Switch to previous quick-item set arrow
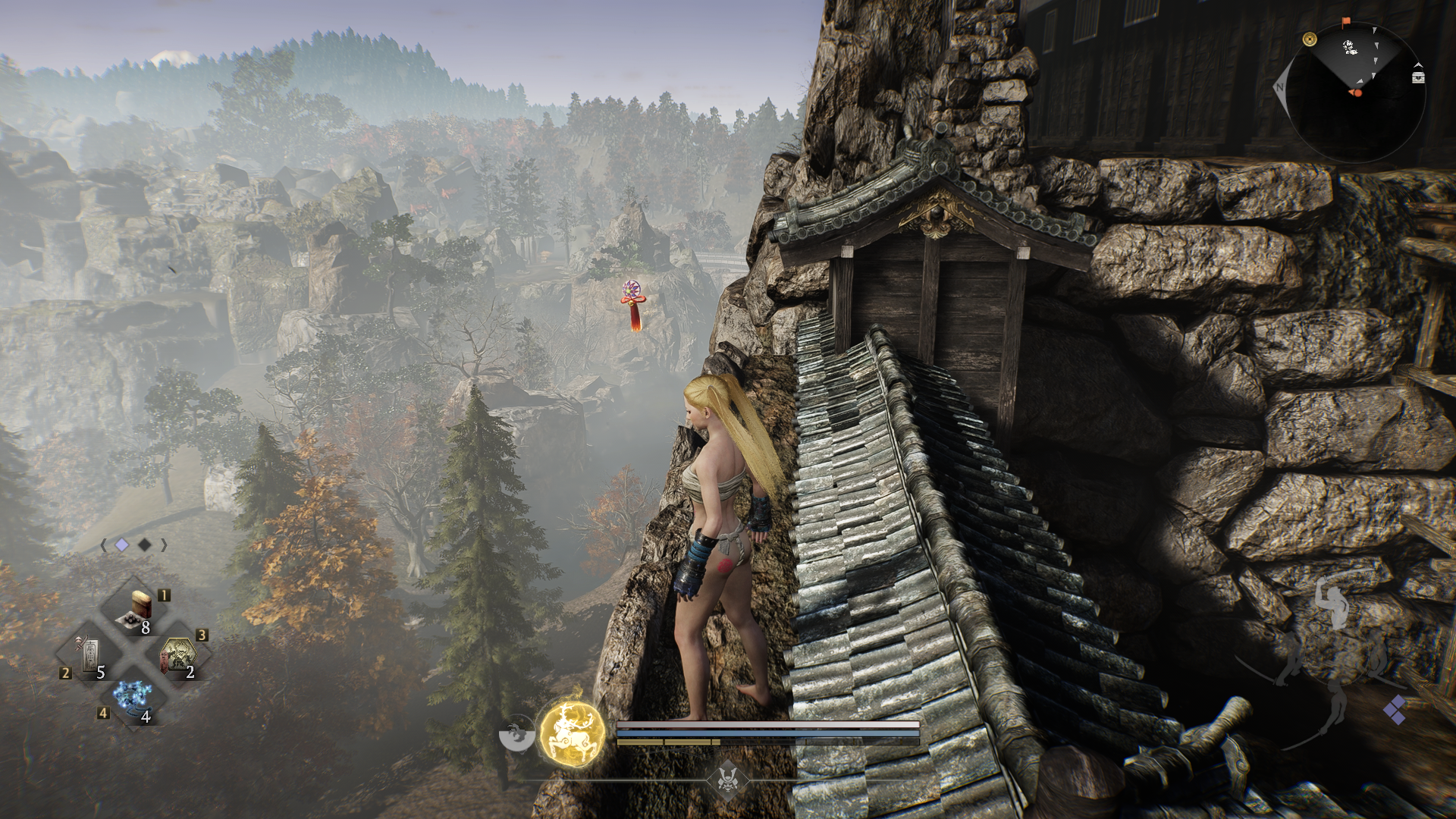 [104, 544]
